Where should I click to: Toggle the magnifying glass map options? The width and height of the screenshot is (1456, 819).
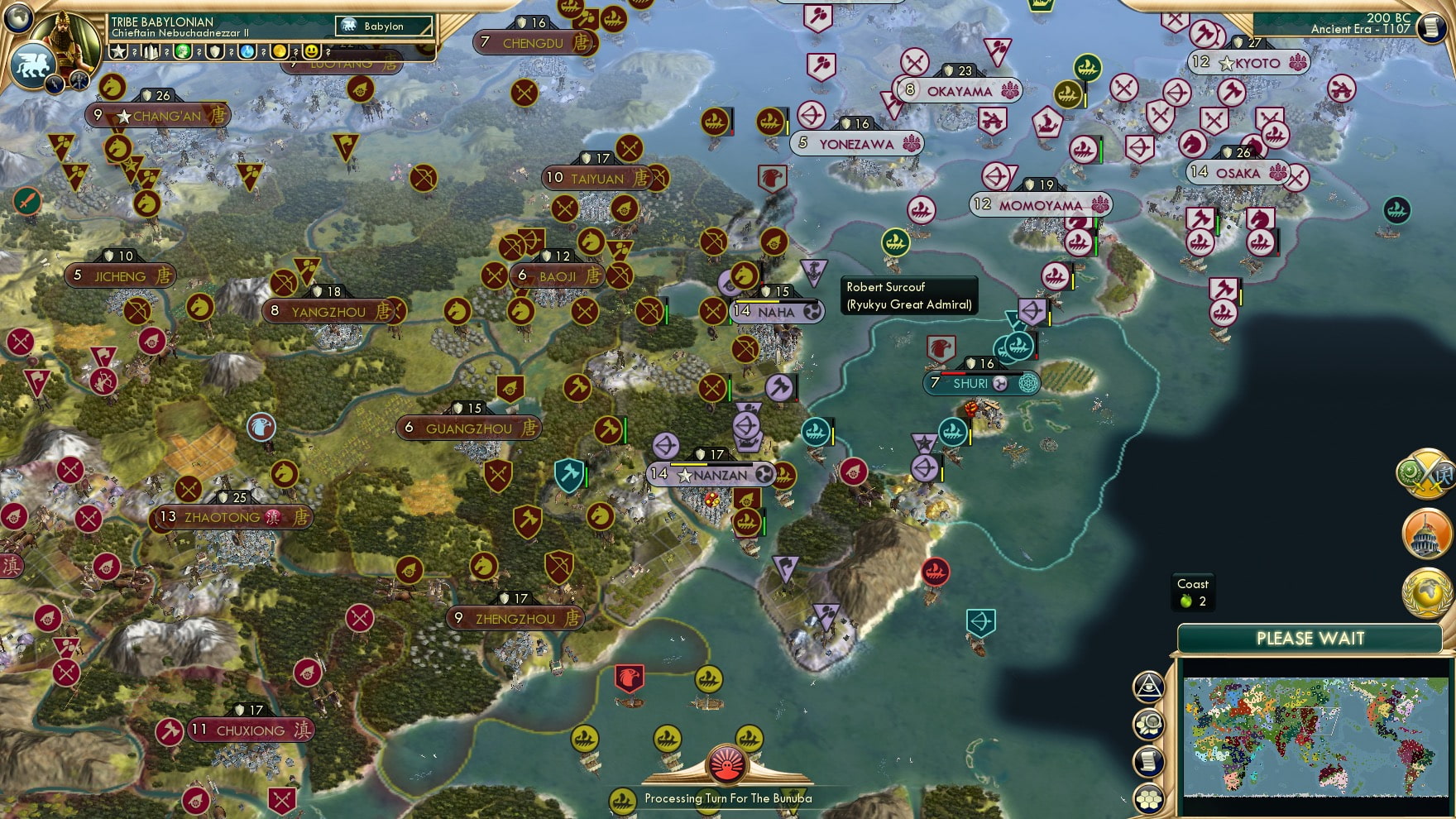(x=1149, y=723)
